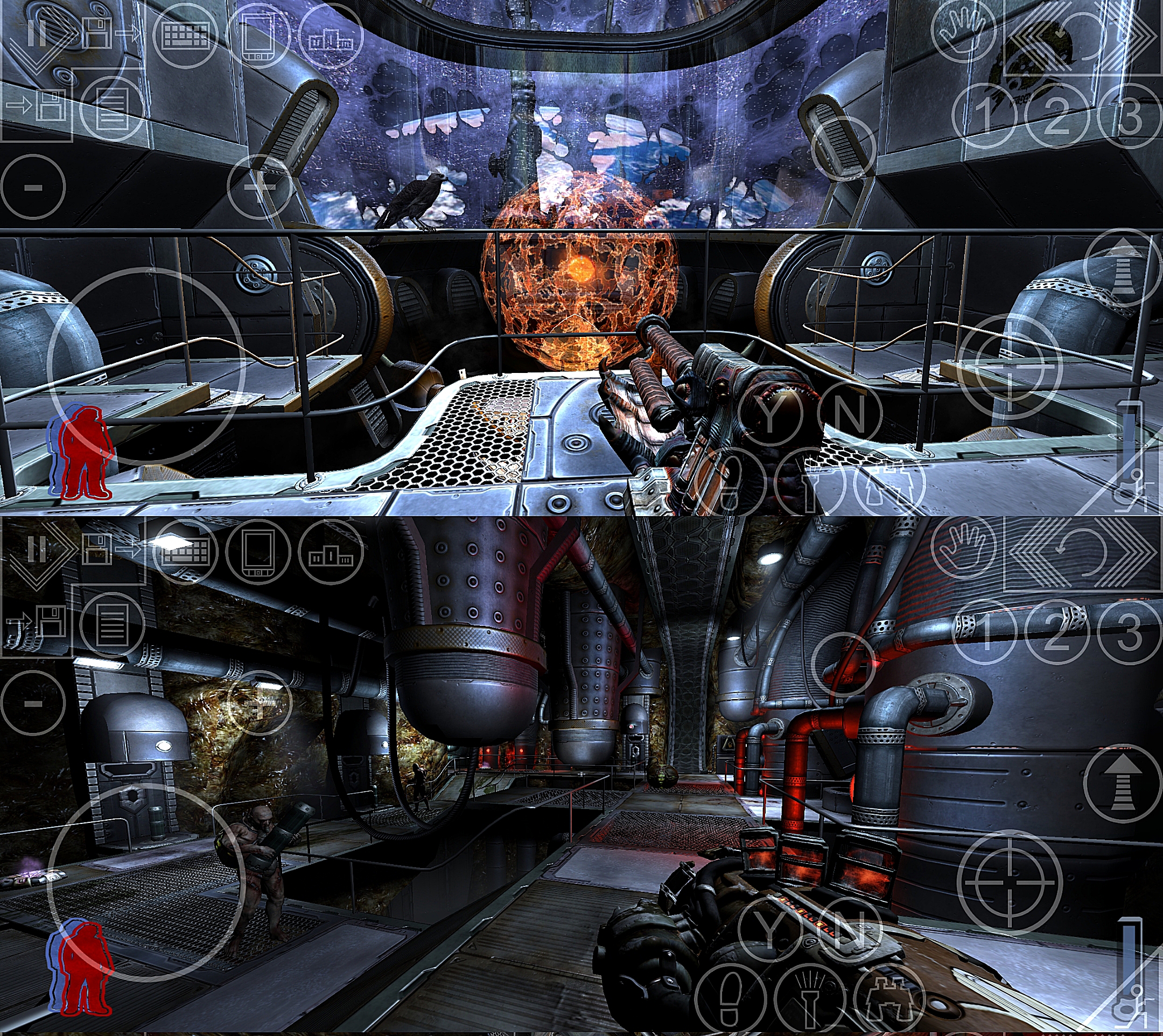Select weapon slot 2 in the red pipes scene
The width and height of the screenshot is (1163, 1036).
1056,632
